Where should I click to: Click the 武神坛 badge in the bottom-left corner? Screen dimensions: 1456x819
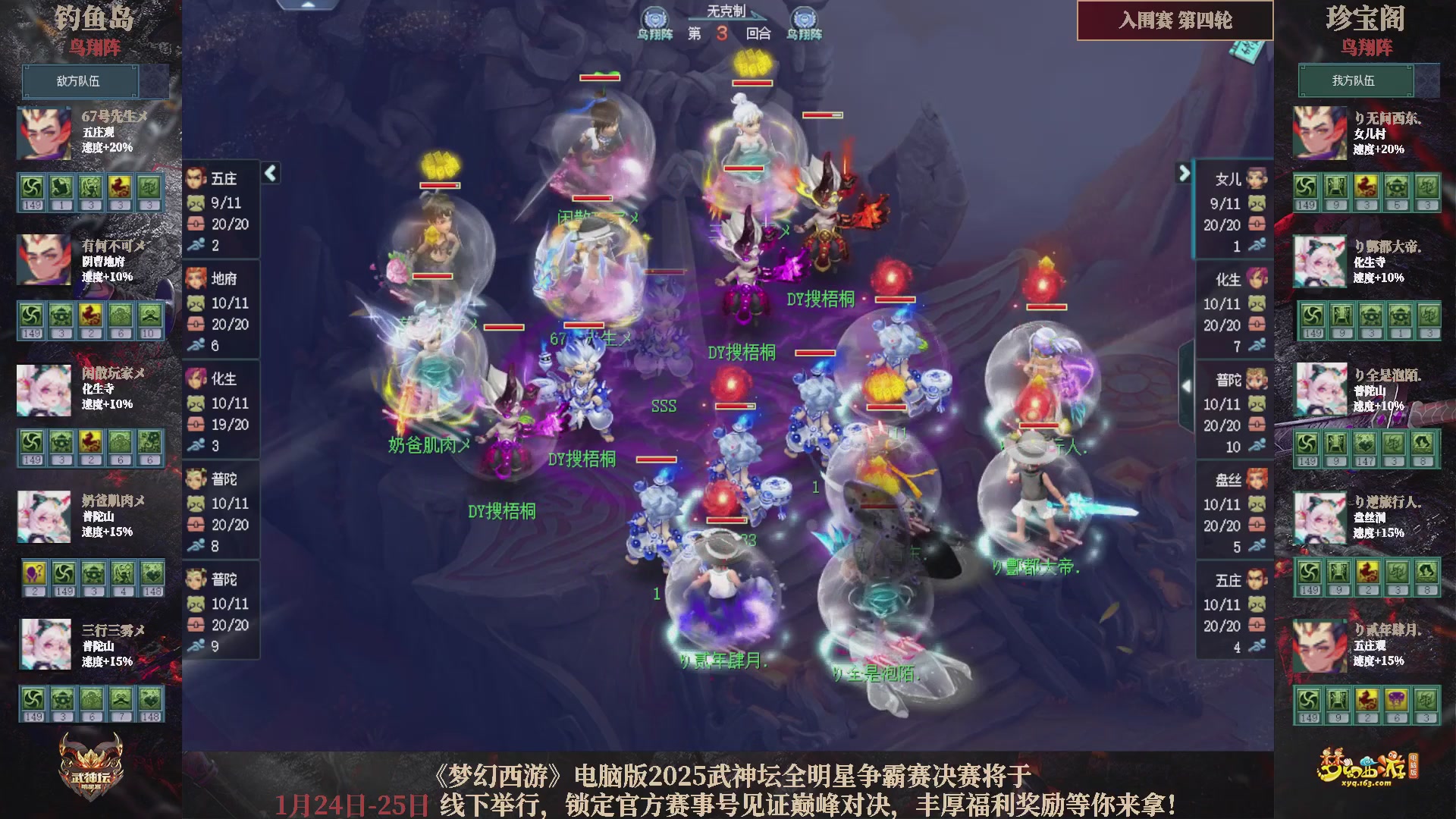click(89, 772)
